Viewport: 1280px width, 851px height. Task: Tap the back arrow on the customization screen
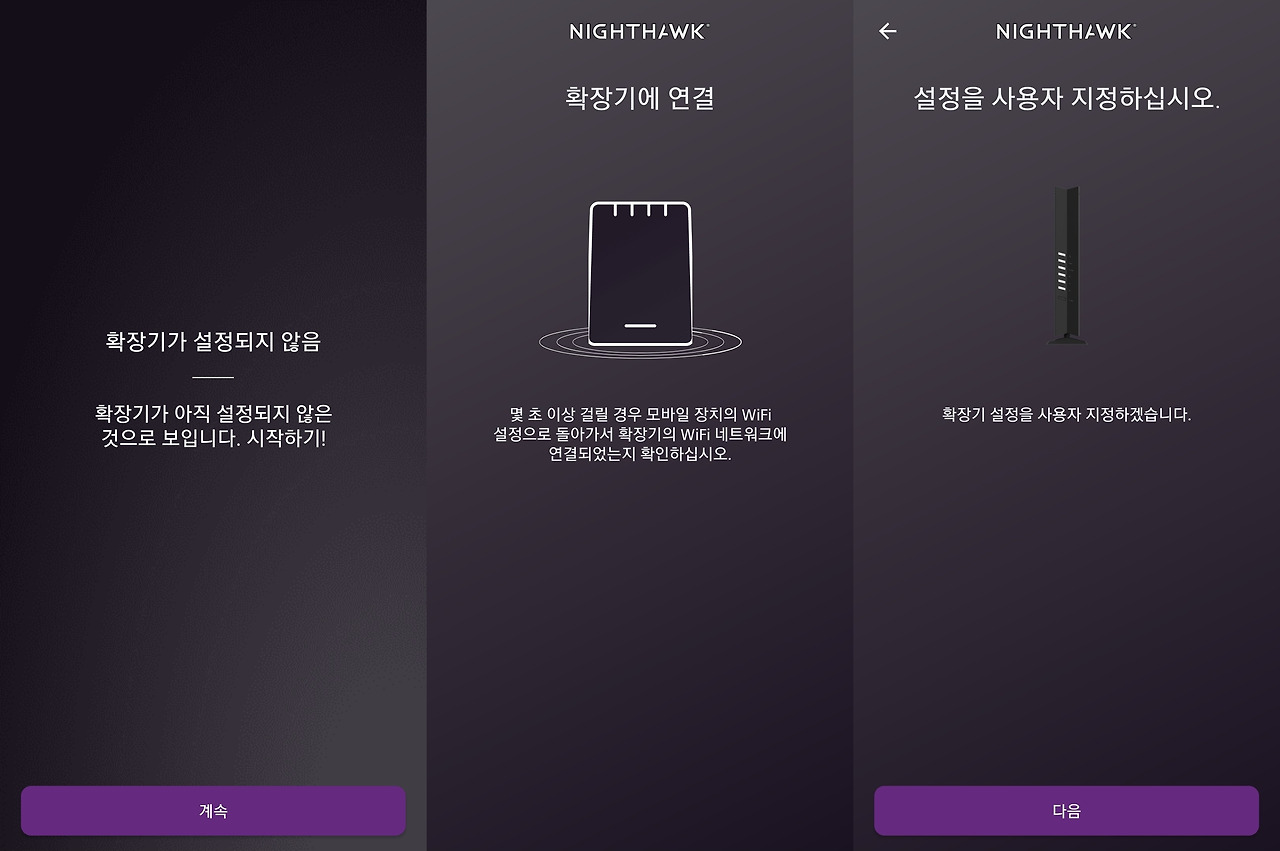[886, 31]
